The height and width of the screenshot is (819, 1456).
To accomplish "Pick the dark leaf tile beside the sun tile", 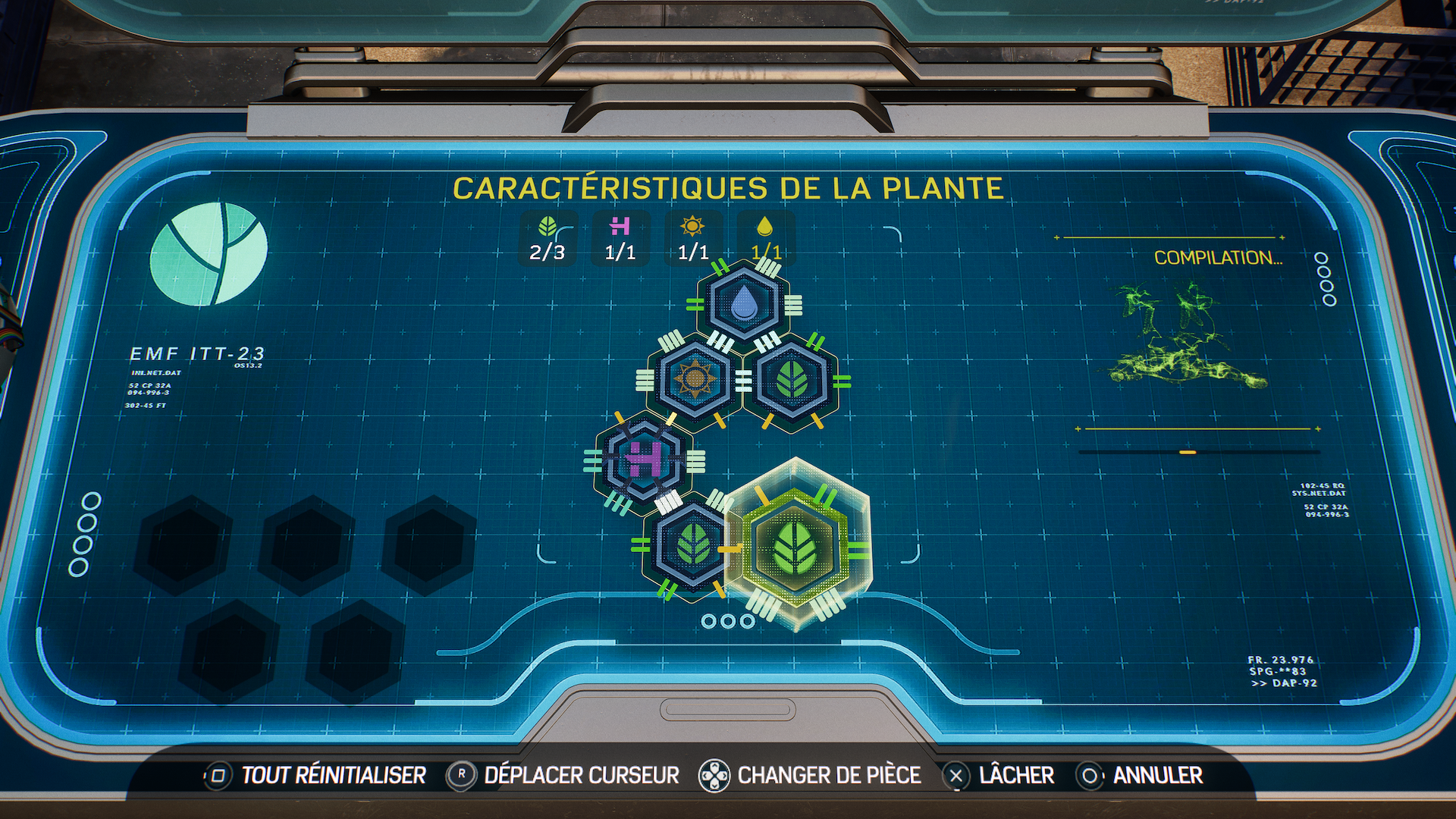I will [x=792, y=381].
